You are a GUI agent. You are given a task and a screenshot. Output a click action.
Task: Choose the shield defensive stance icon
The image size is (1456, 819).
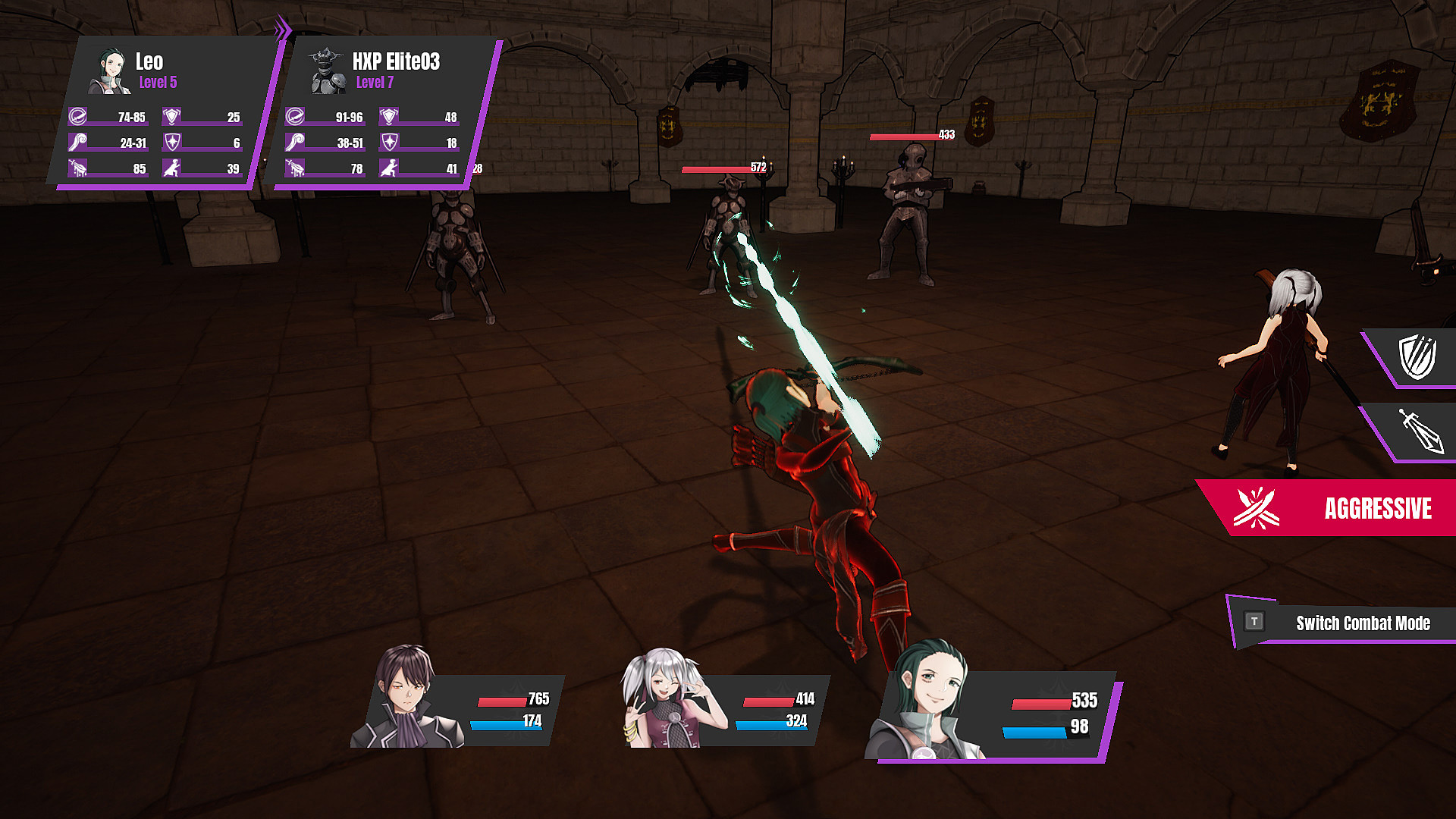[x=1417, y=356]
